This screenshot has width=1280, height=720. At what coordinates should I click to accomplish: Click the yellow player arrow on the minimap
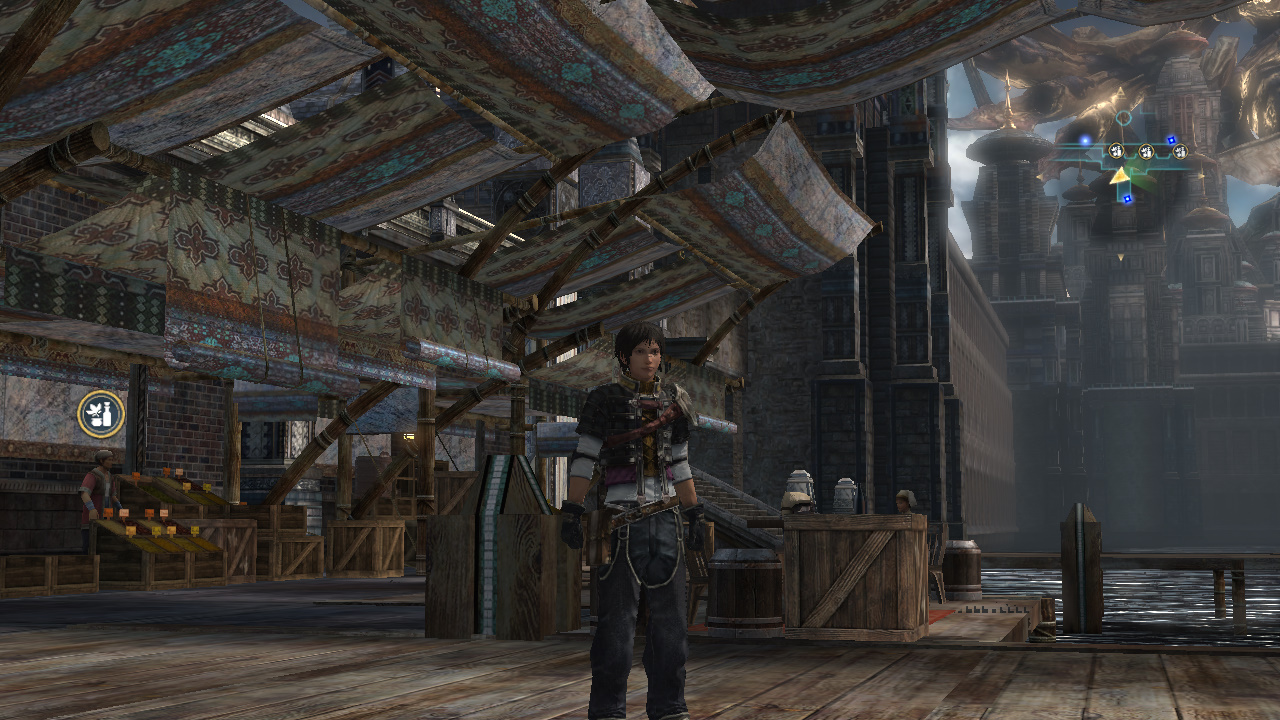tap(1120, 176)
